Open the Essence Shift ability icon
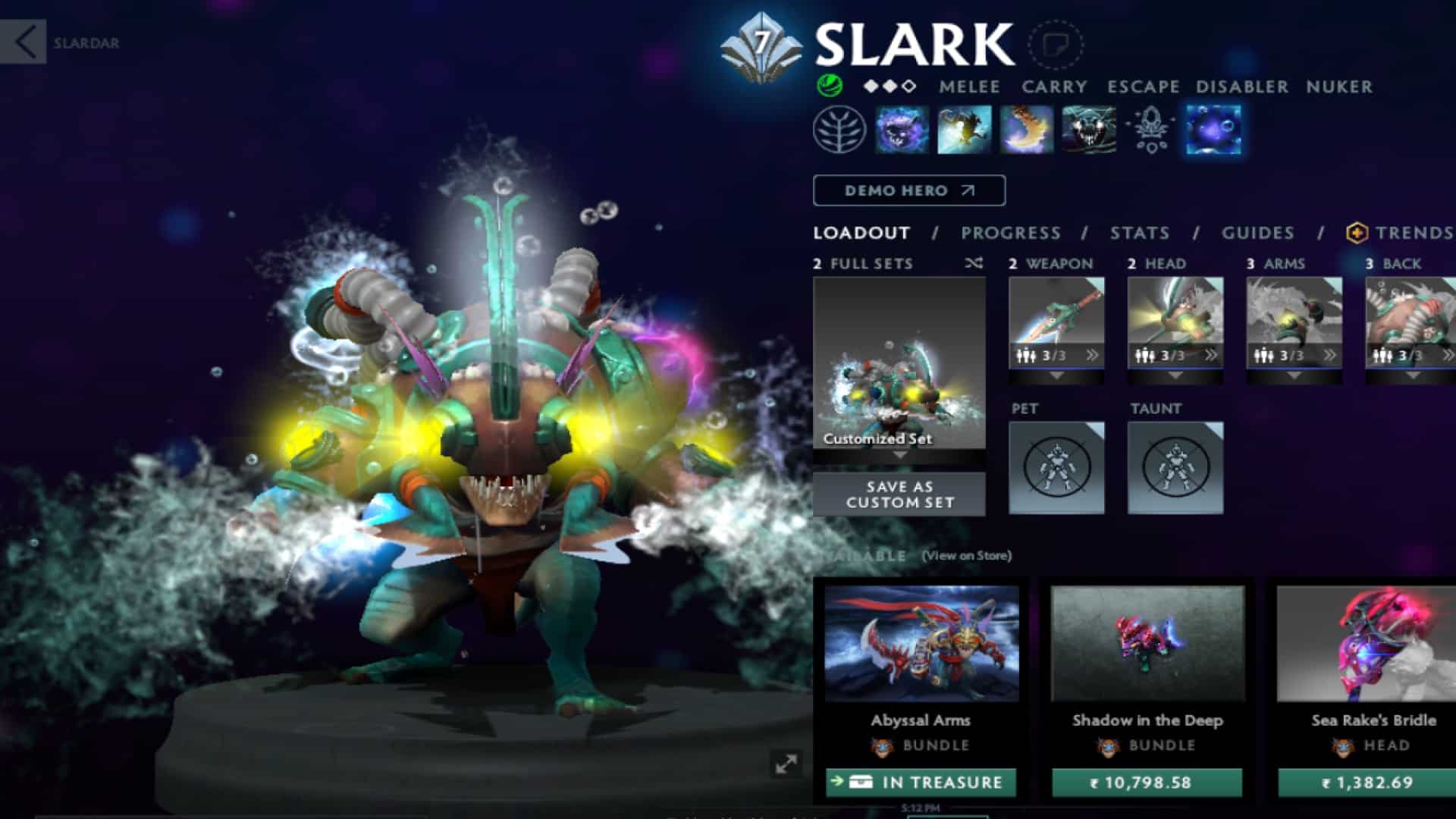 (1025, 129)
